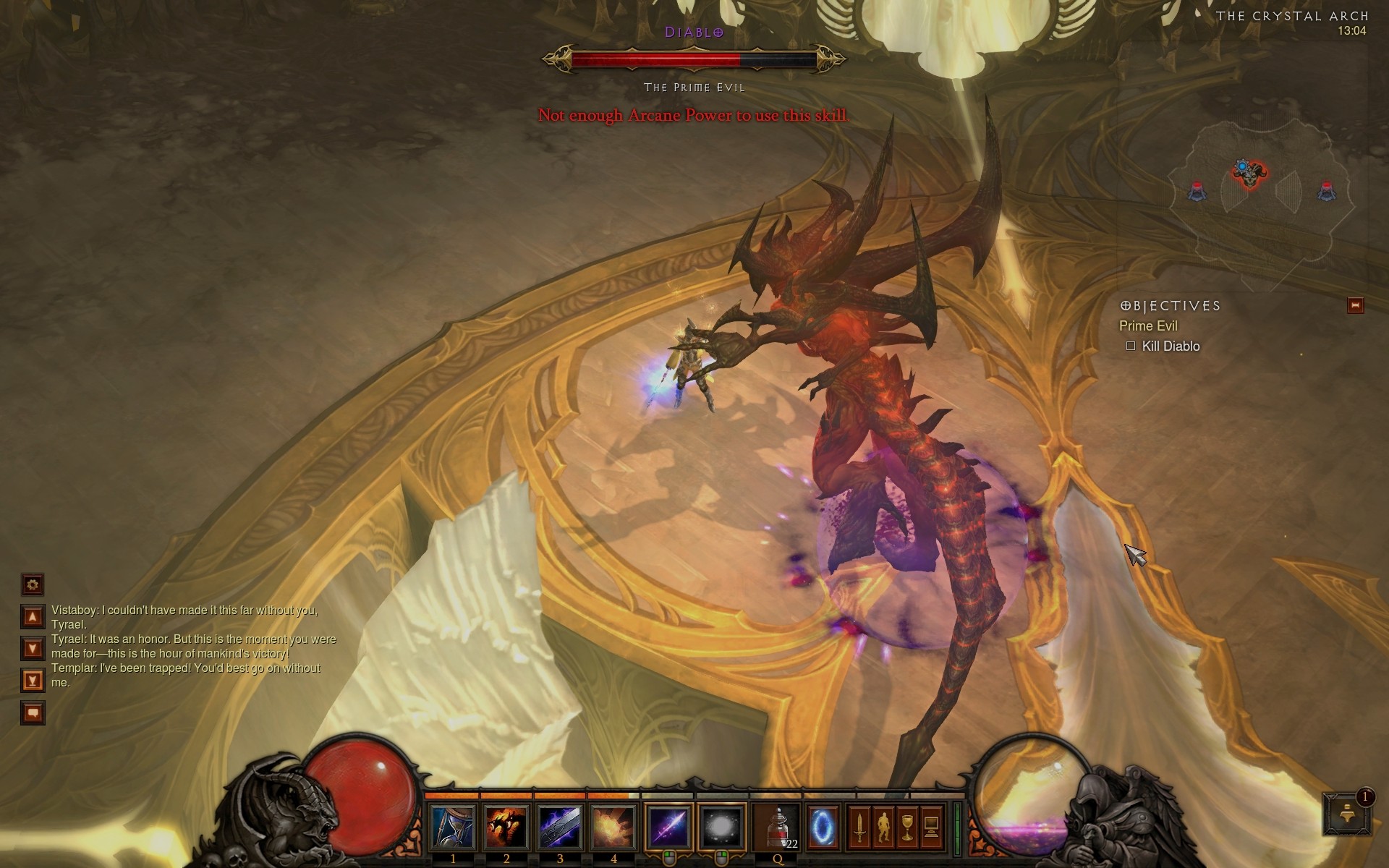
Task: Open the notification button with the 1 badge
Action: click(1347, 814)
